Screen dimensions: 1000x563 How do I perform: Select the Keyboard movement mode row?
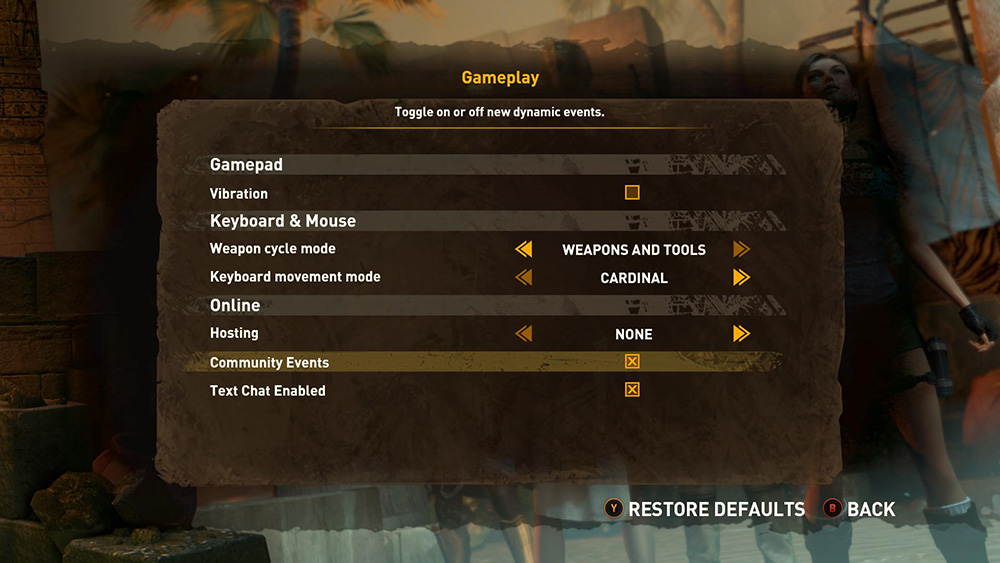(295, 277)
